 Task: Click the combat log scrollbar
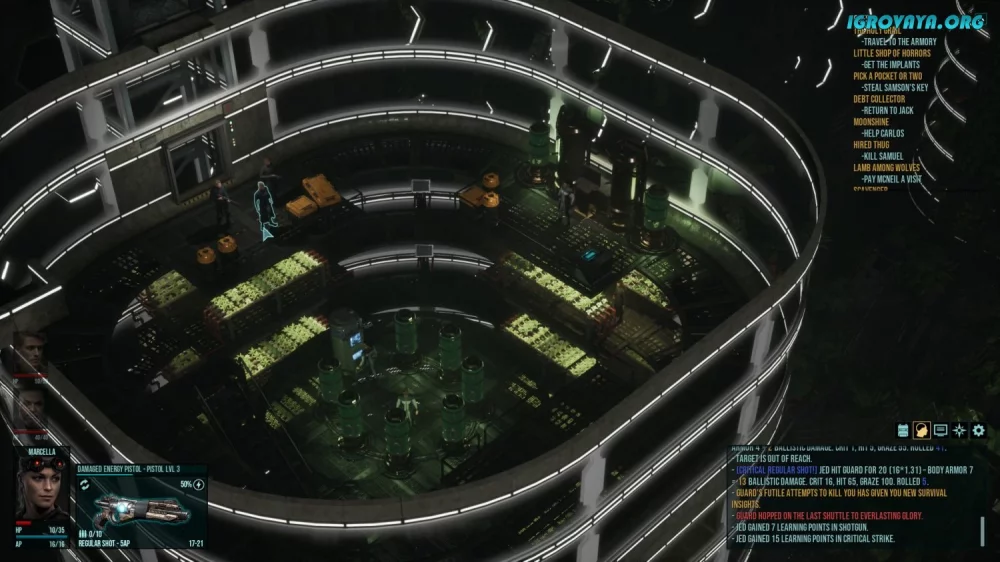click(982, 531)
